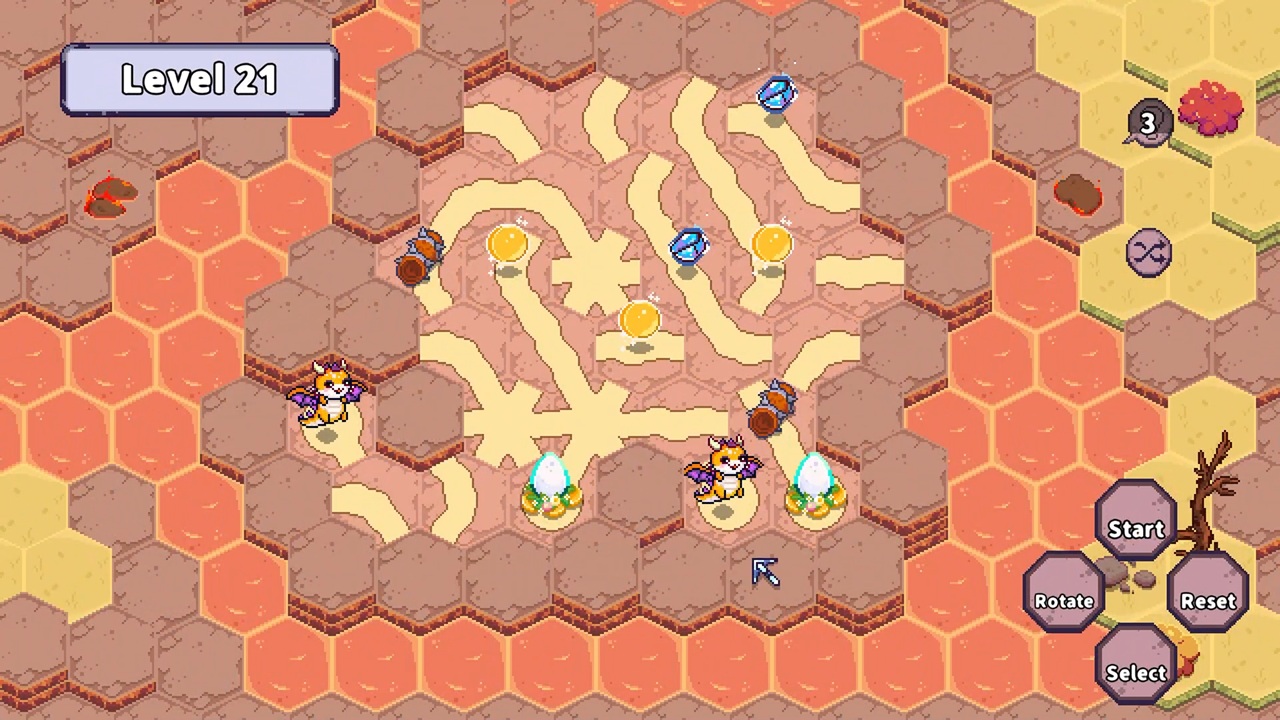Click the Level 21 banner
Screen dimensions: 1280x720
coord(198,79)
